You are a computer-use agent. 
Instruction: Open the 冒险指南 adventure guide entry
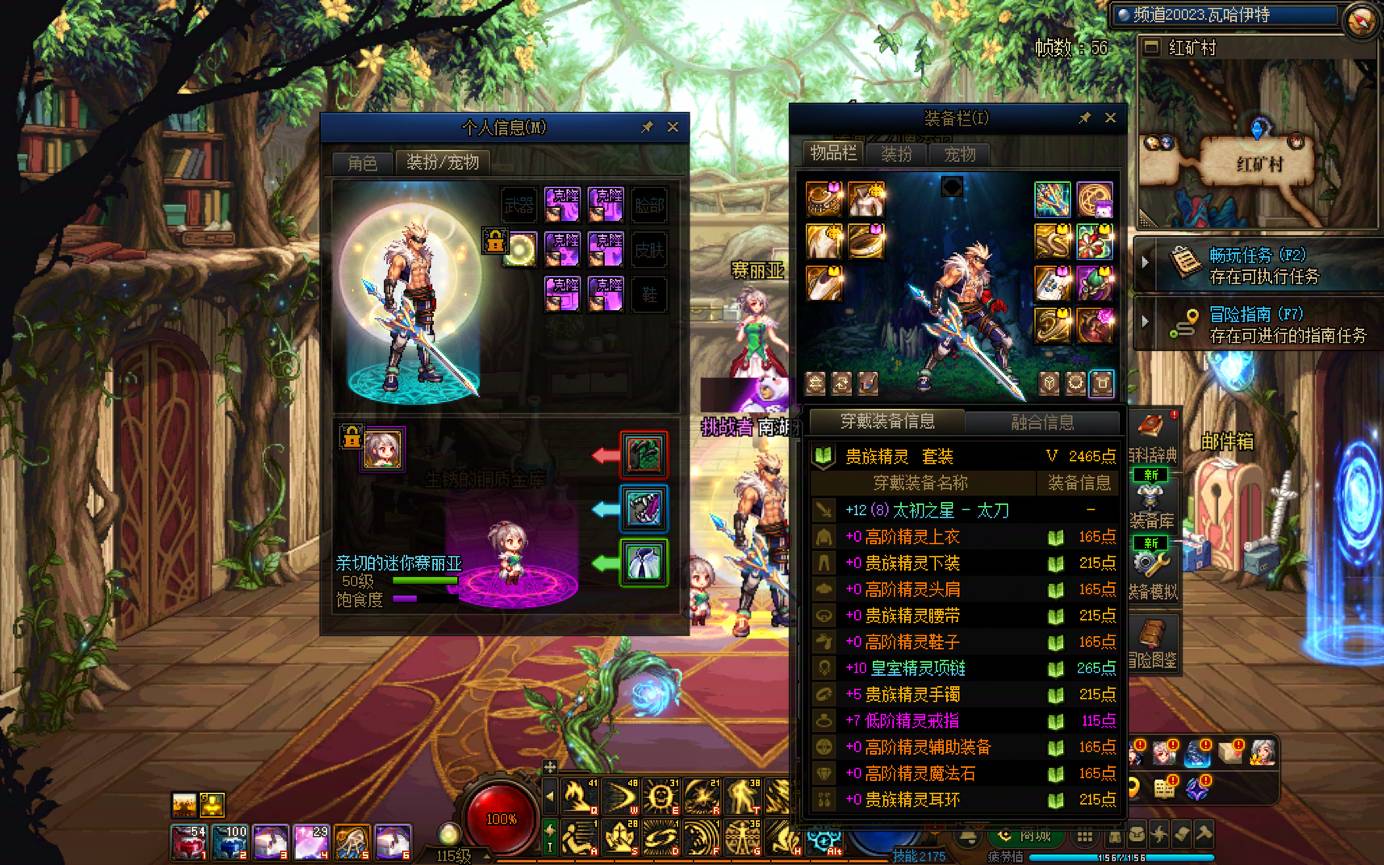(x=1264, y=324)
